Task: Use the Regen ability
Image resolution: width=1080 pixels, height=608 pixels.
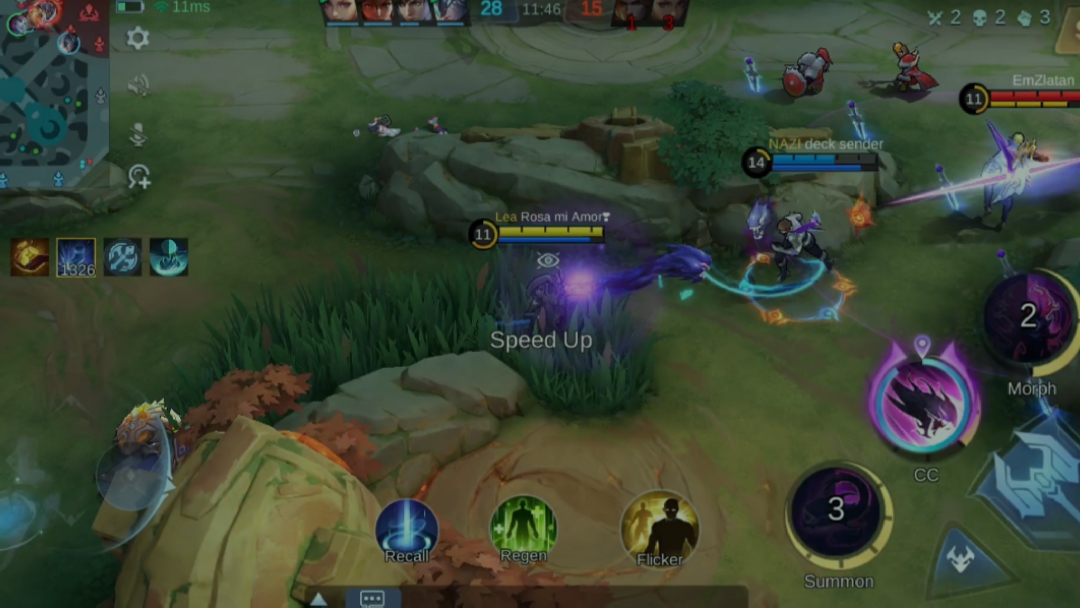Action: (523, 527)
